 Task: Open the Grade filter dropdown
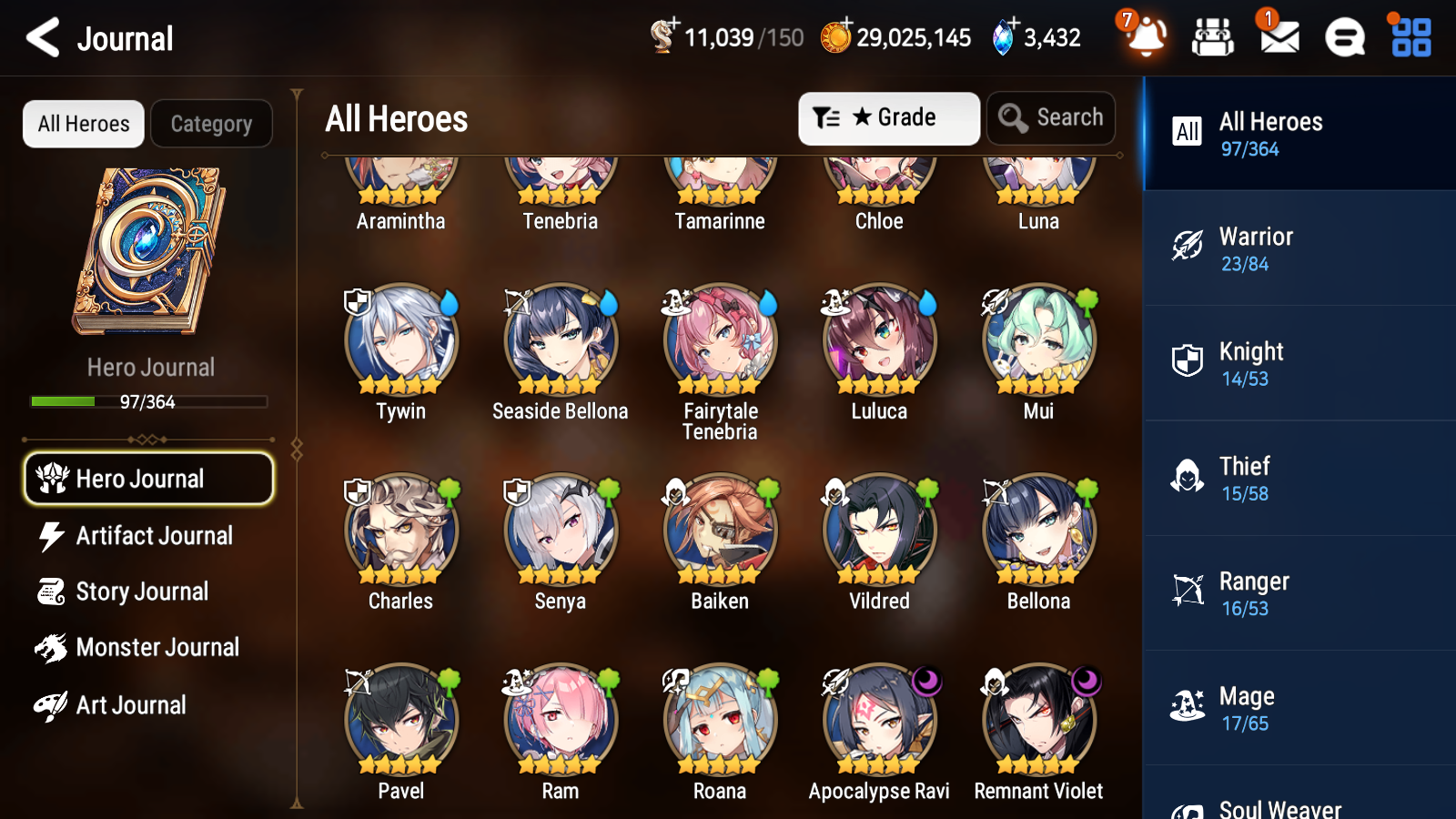click(x=887, y=117)
